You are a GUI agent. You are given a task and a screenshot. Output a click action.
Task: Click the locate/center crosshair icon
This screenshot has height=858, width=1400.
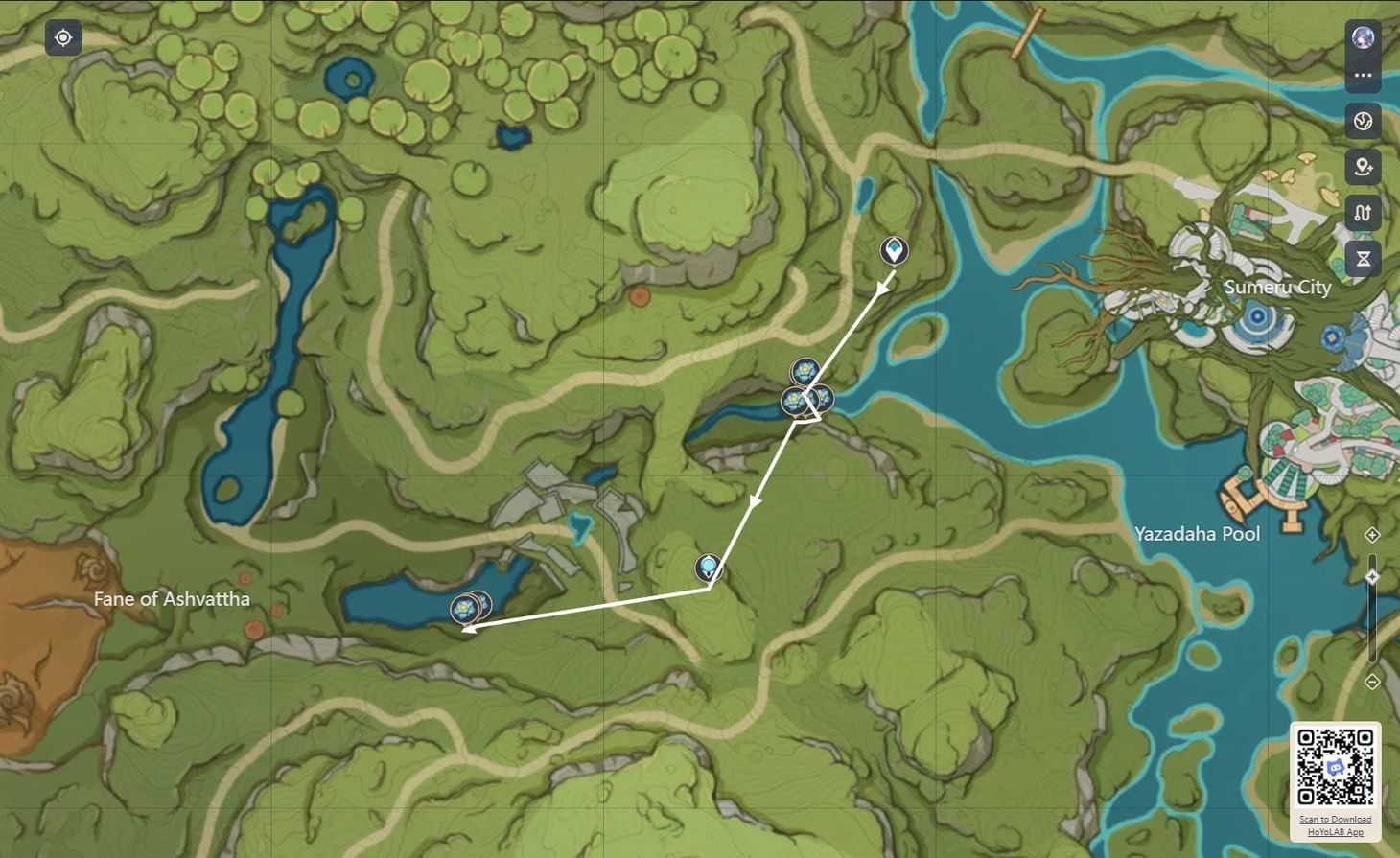tap(62, 37)
